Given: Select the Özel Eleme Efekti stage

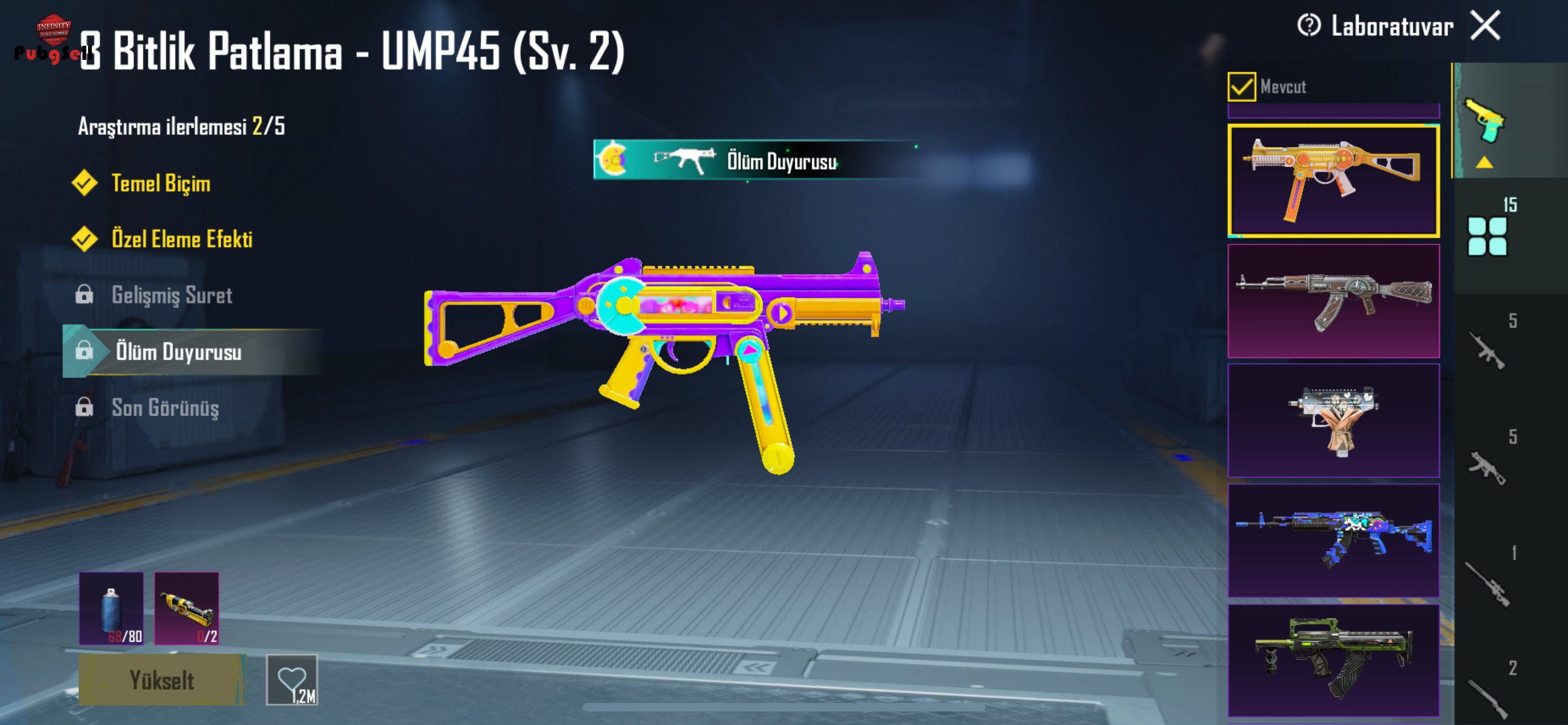Looking at the screenshot, I should point(181,239).
